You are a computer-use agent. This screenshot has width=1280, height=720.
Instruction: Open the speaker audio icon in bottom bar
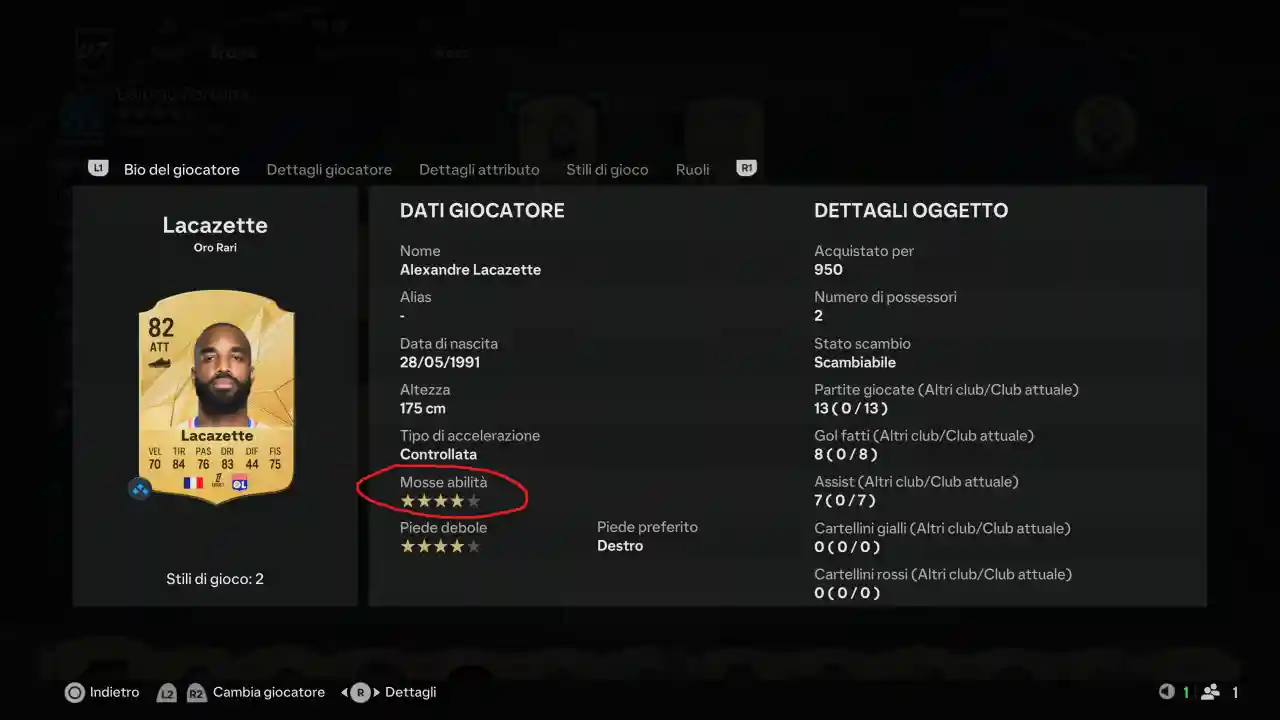tap(1168, 691)
